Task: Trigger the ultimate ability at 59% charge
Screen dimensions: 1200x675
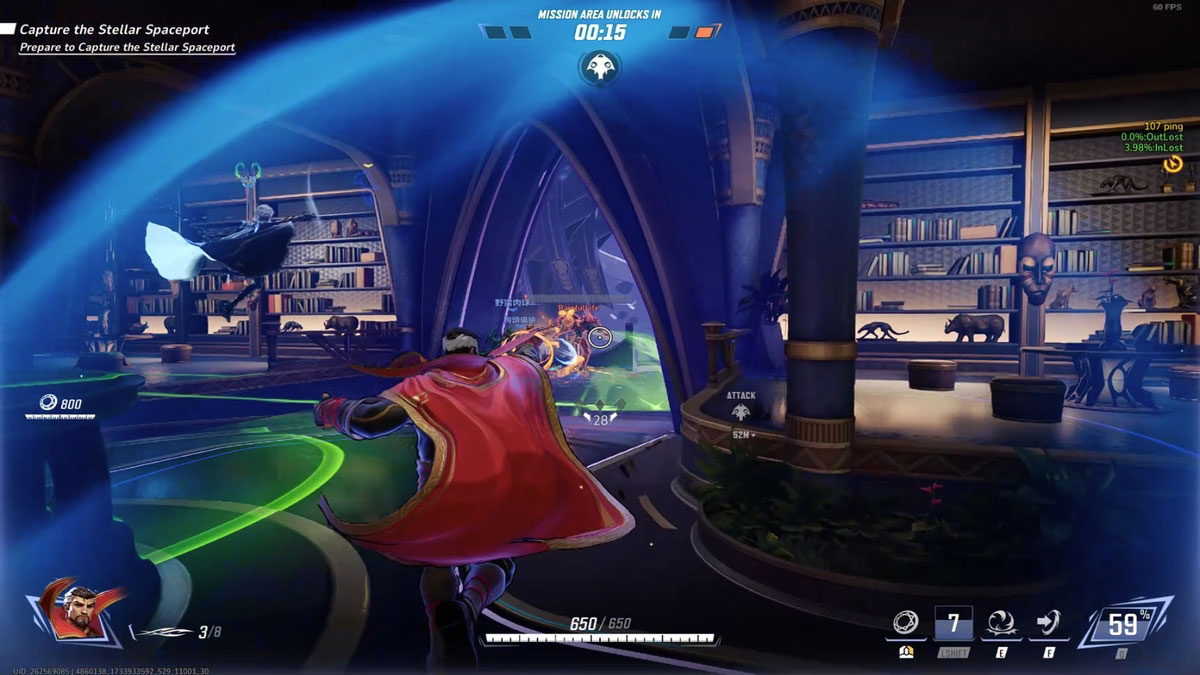Action: (x=1122, y=625)
